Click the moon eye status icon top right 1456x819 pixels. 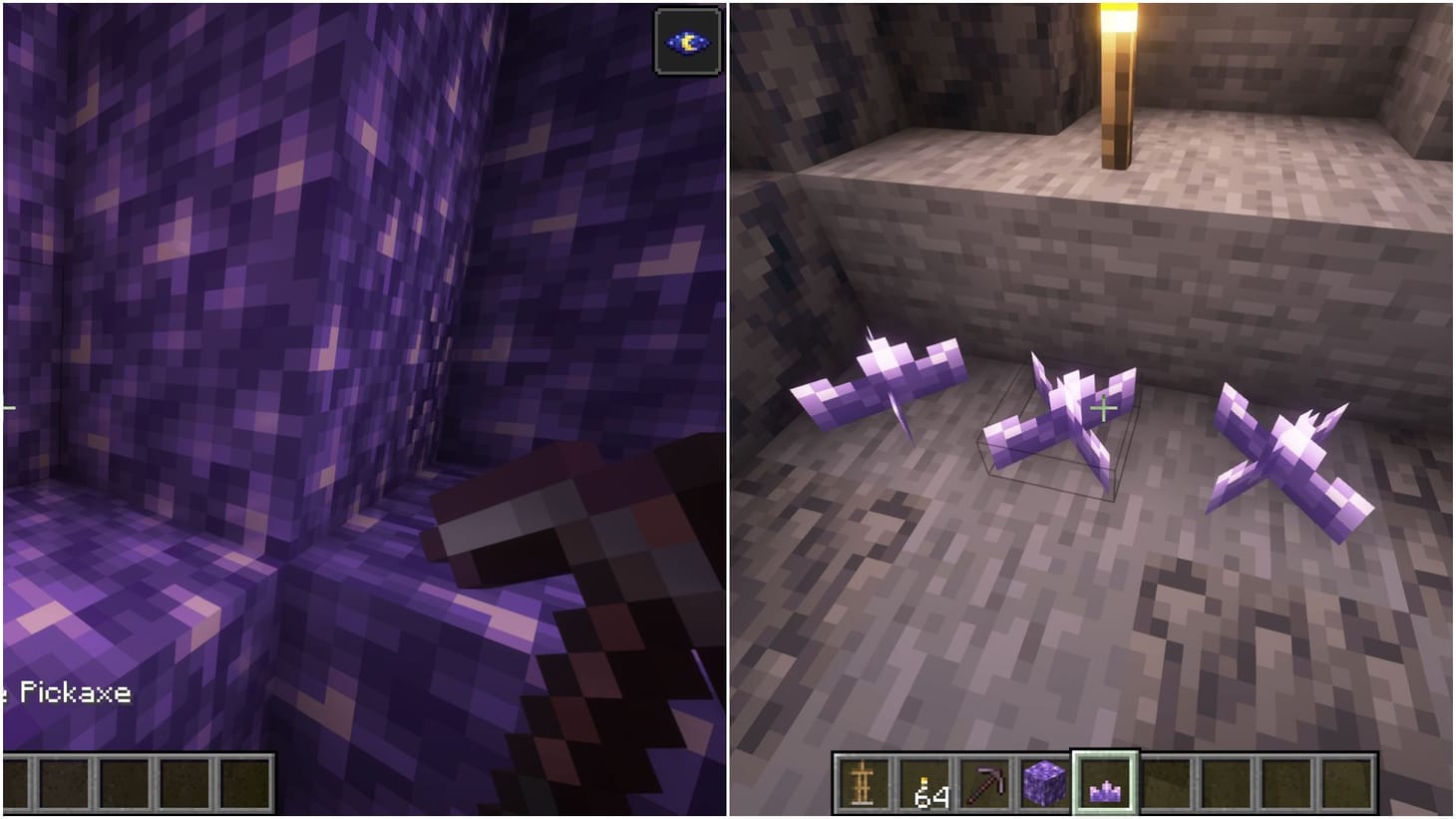pos(686,41)
